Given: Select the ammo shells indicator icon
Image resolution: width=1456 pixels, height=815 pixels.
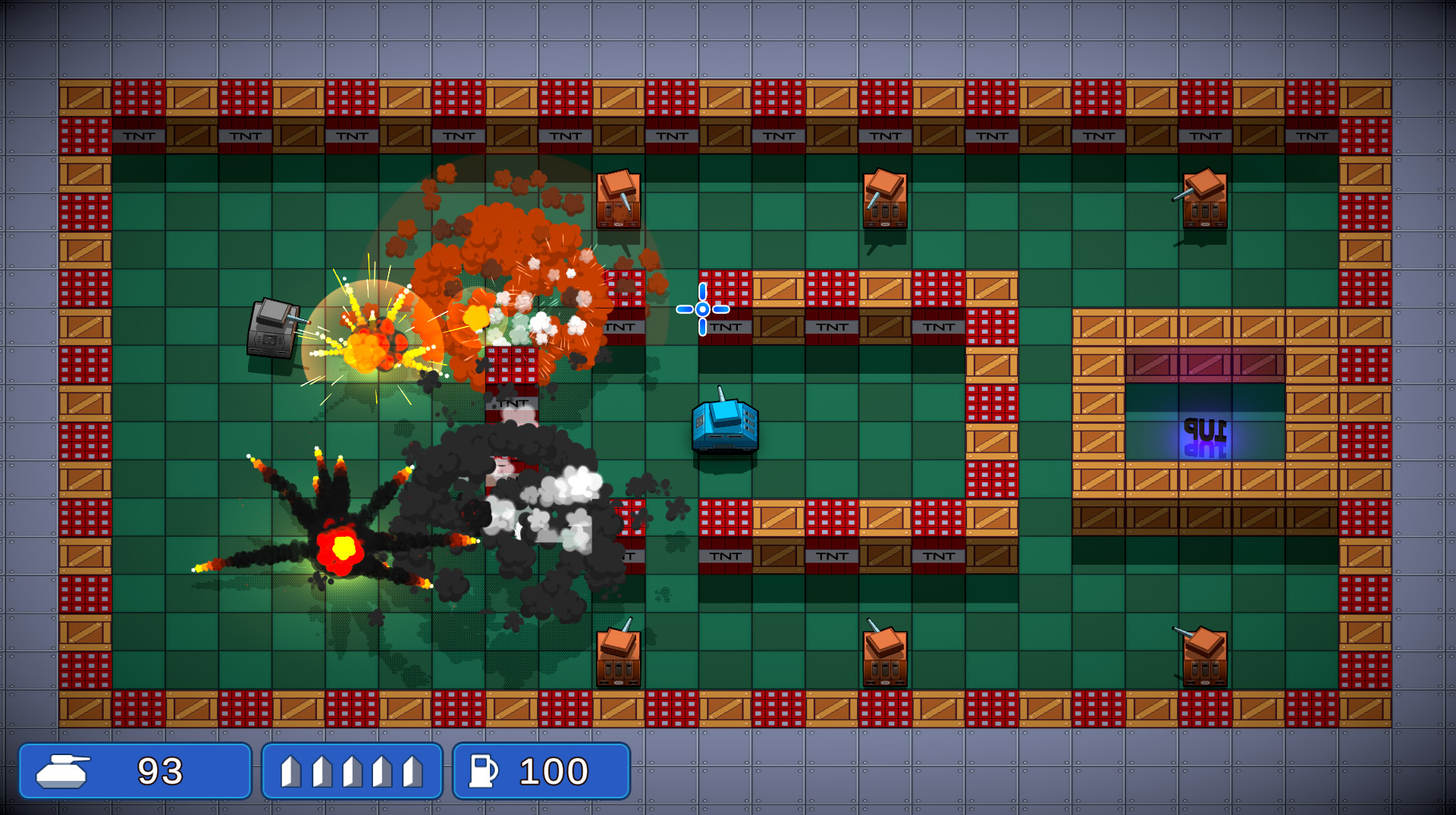Looking at the screenshot, I should (x=351, y=771).
